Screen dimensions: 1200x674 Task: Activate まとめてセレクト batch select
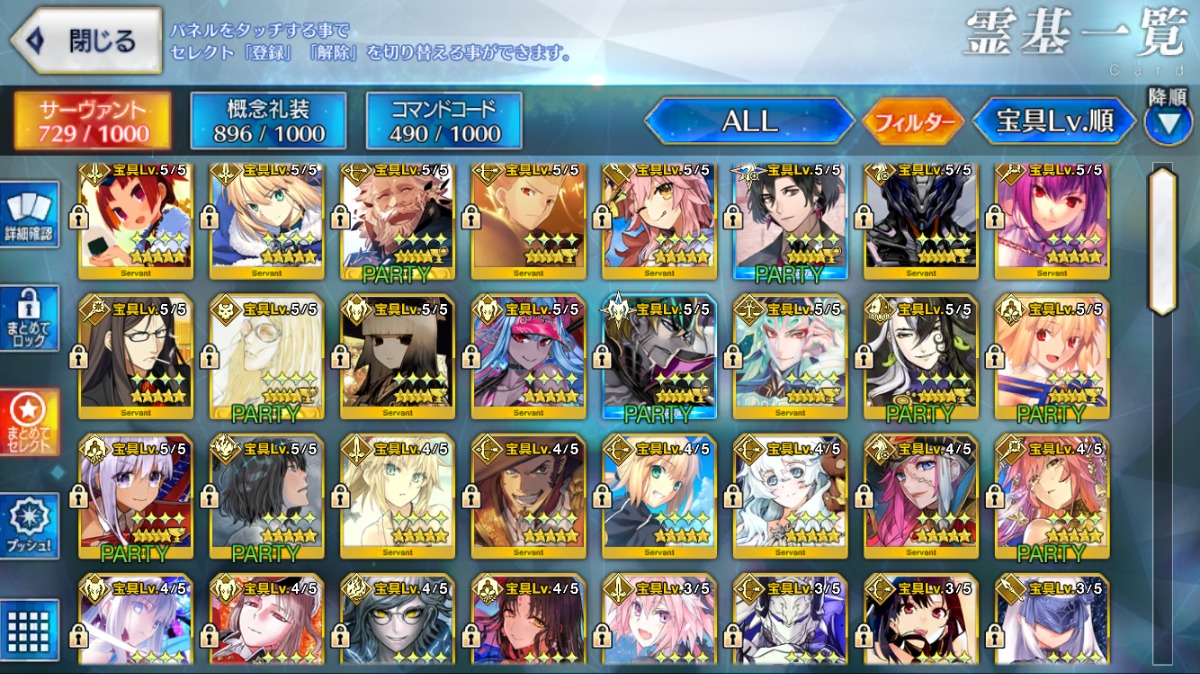[32, 422]
